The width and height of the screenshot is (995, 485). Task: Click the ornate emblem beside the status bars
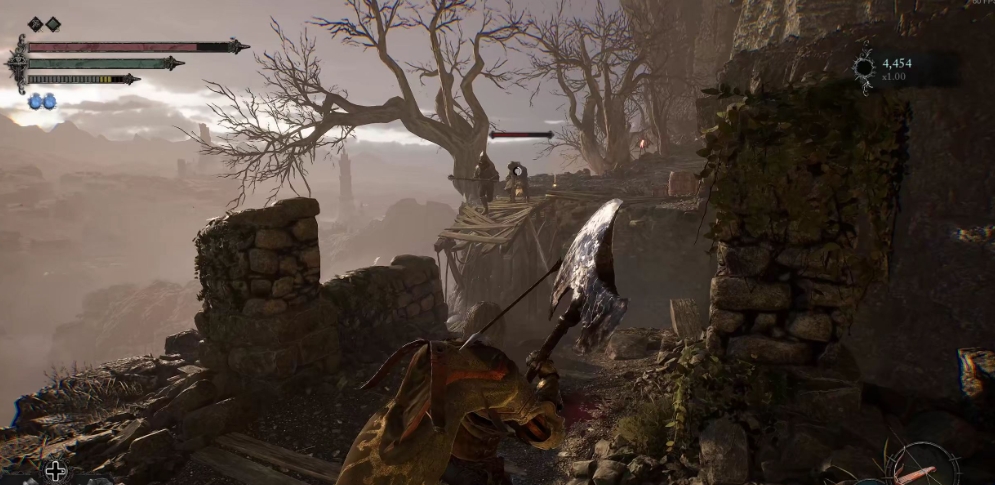tap(17, 63)
